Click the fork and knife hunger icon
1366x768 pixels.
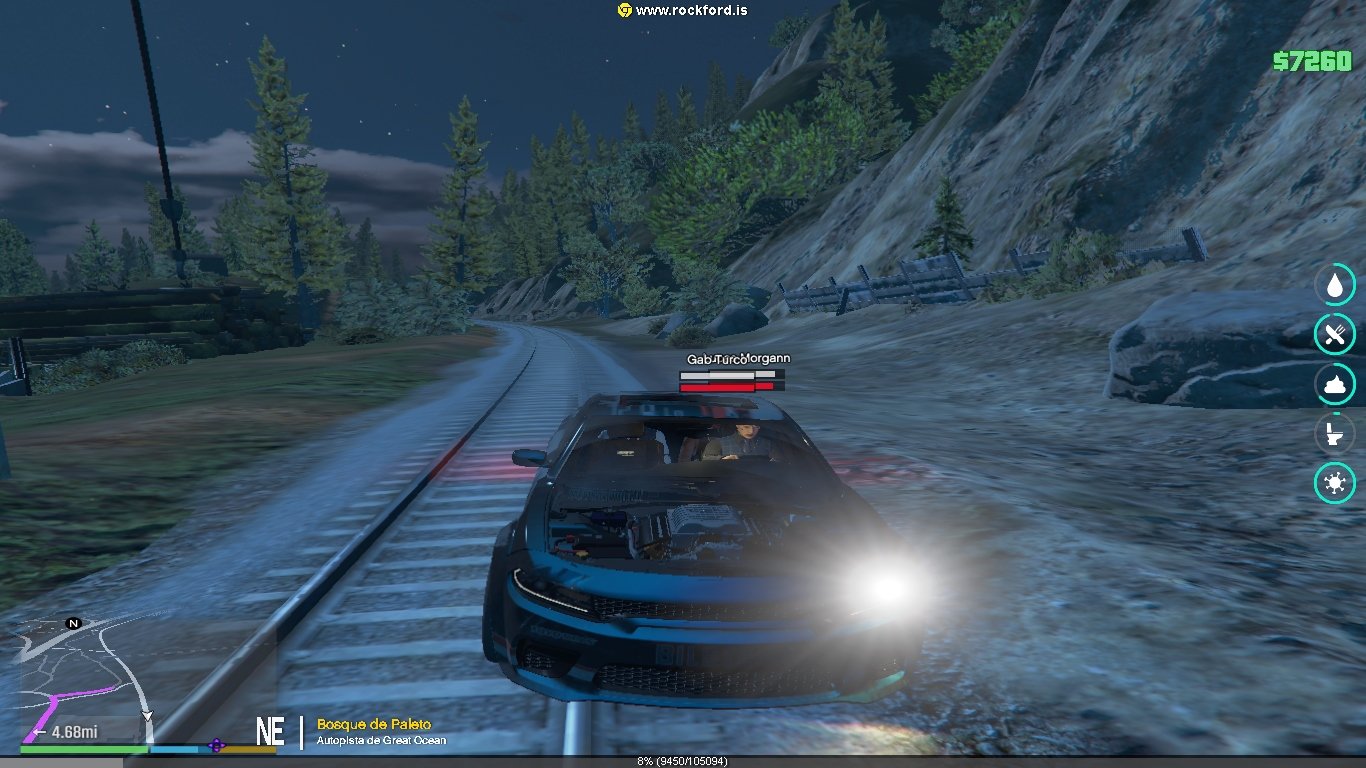coord(1334,334)
